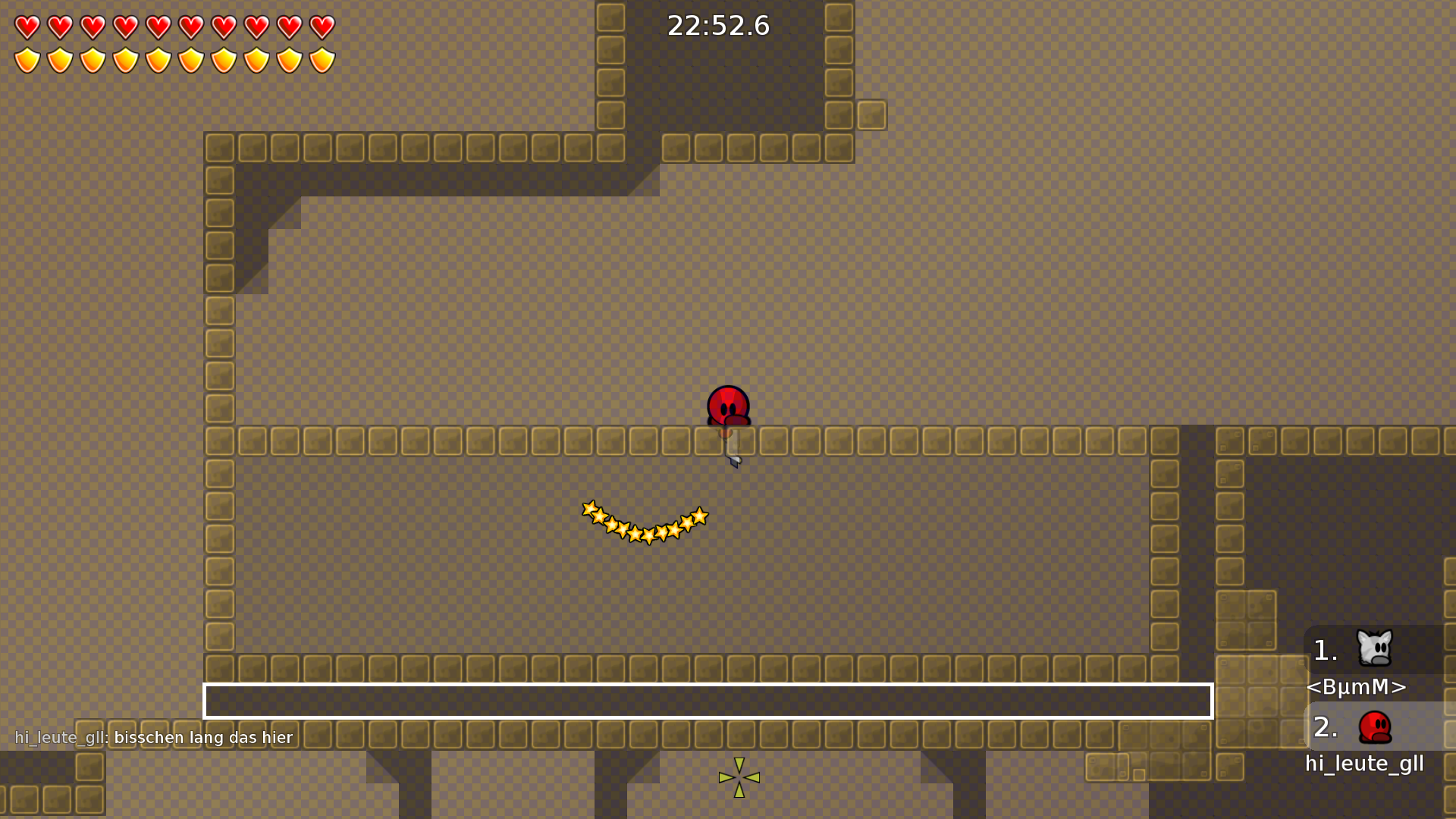Click the race timer showing 22:52.6
Screen dimensions: 1456x819
coord(717,25)
